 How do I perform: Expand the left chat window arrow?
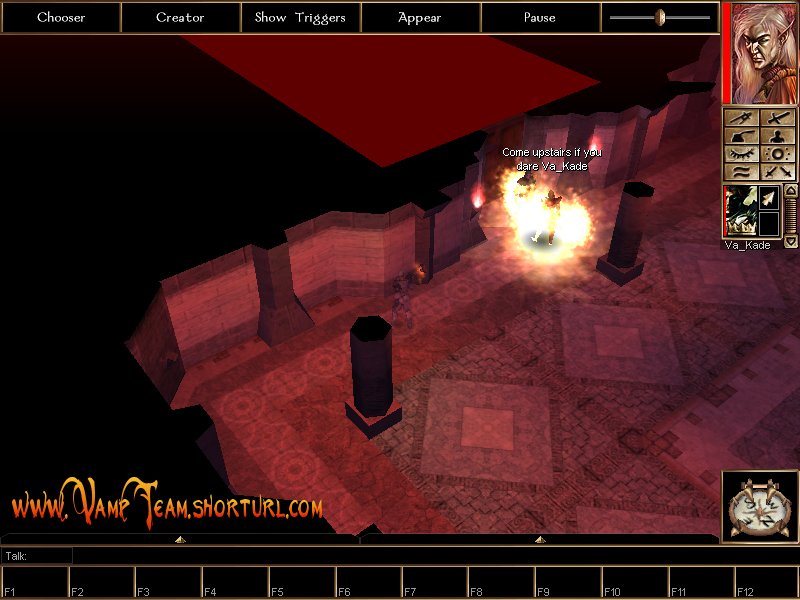(x=180, y=539)
